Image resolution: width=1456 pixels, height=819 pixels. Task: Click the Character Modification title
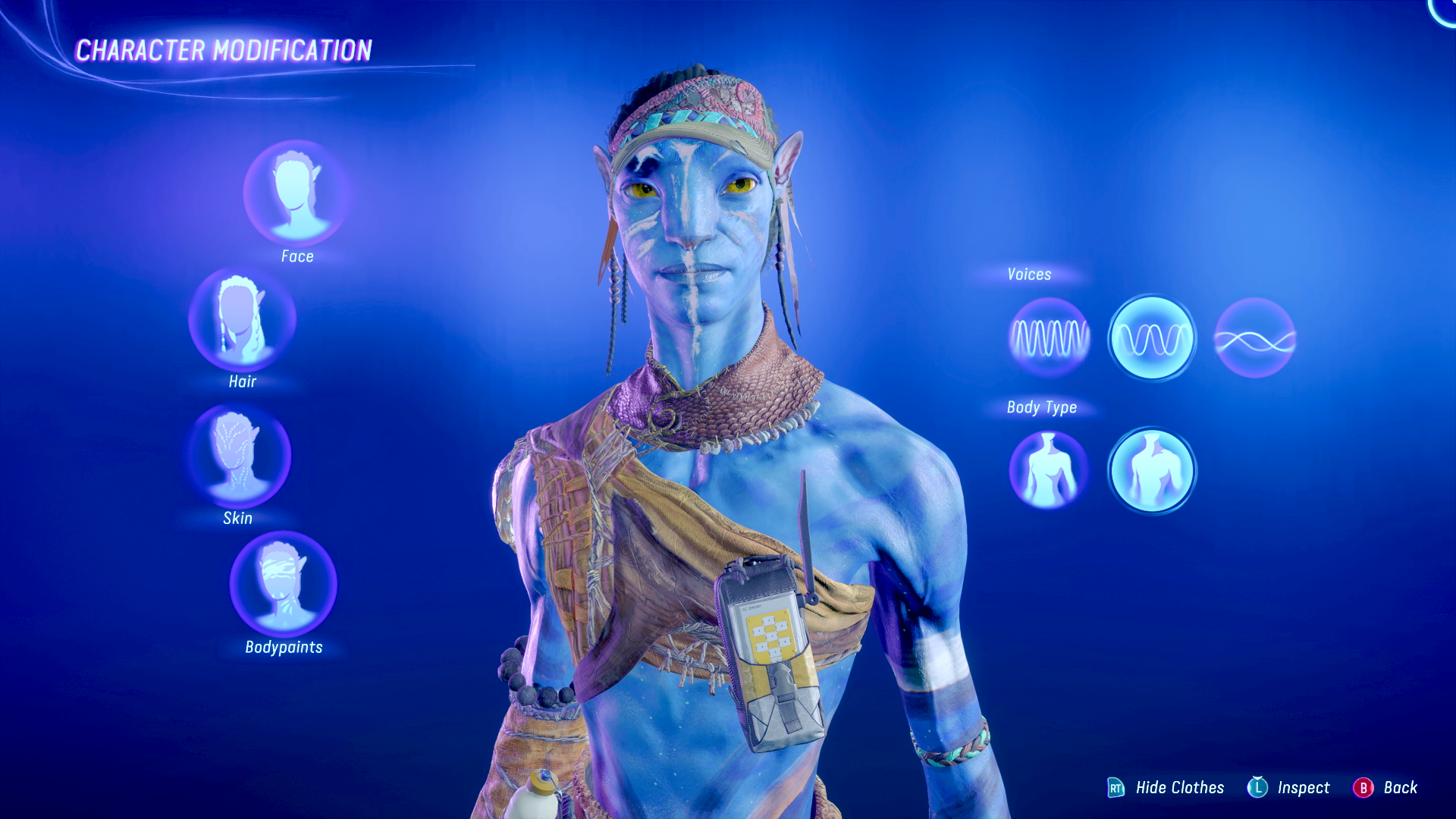coord(224,51)
